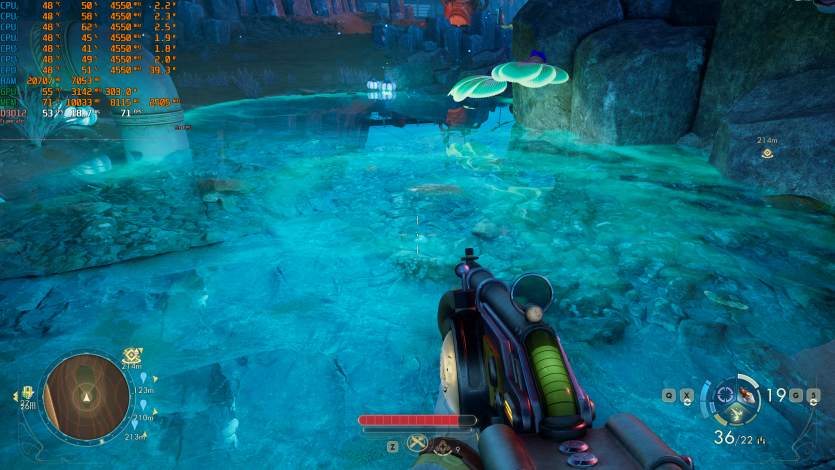Select the purple crosshair segment of weapon wheel
Image resolution: width=835 pixels, height=470 pixels.
point(726,393)
